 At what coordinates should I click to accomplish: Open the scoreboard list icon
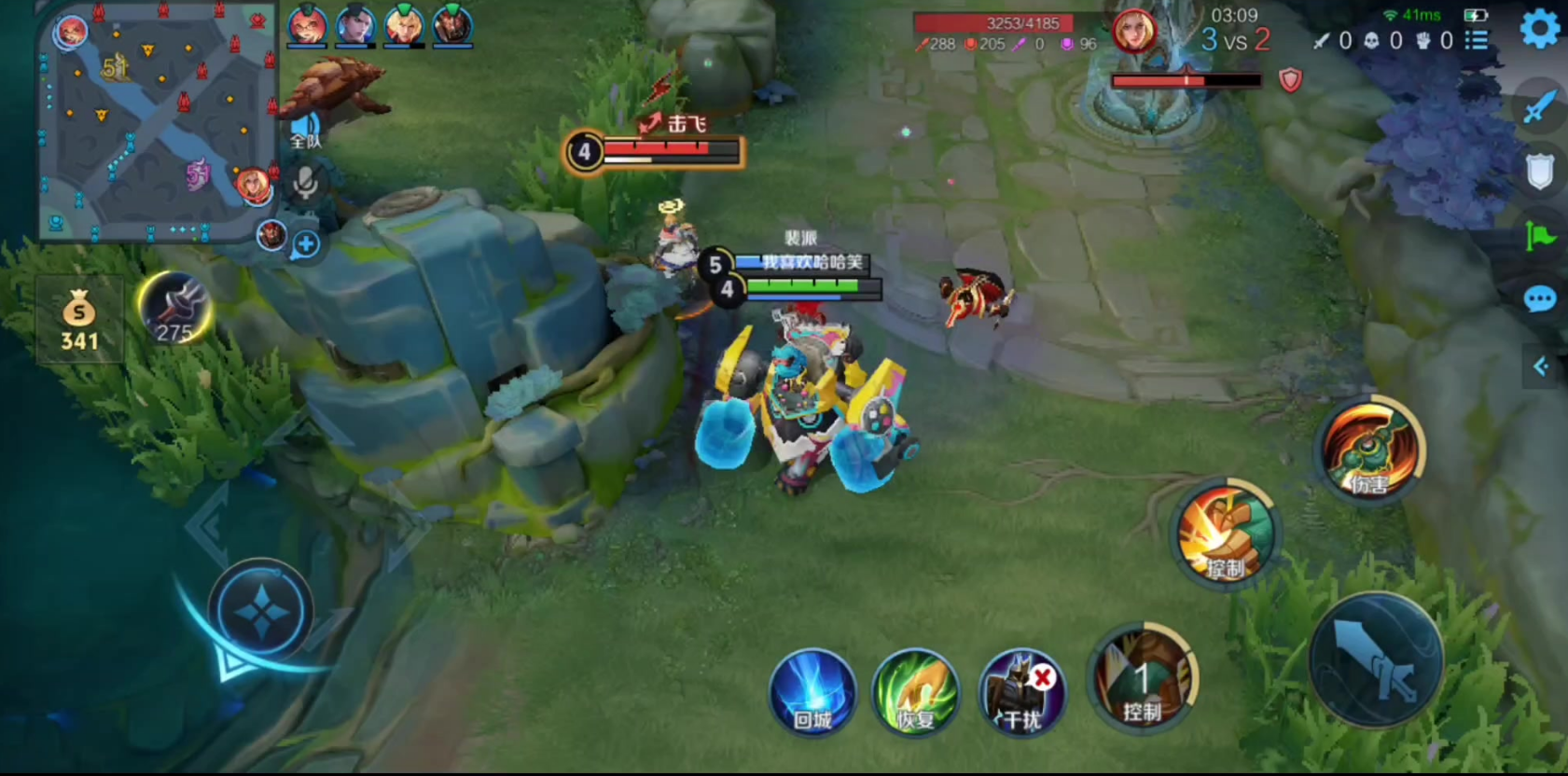(x=1477, y=40)
